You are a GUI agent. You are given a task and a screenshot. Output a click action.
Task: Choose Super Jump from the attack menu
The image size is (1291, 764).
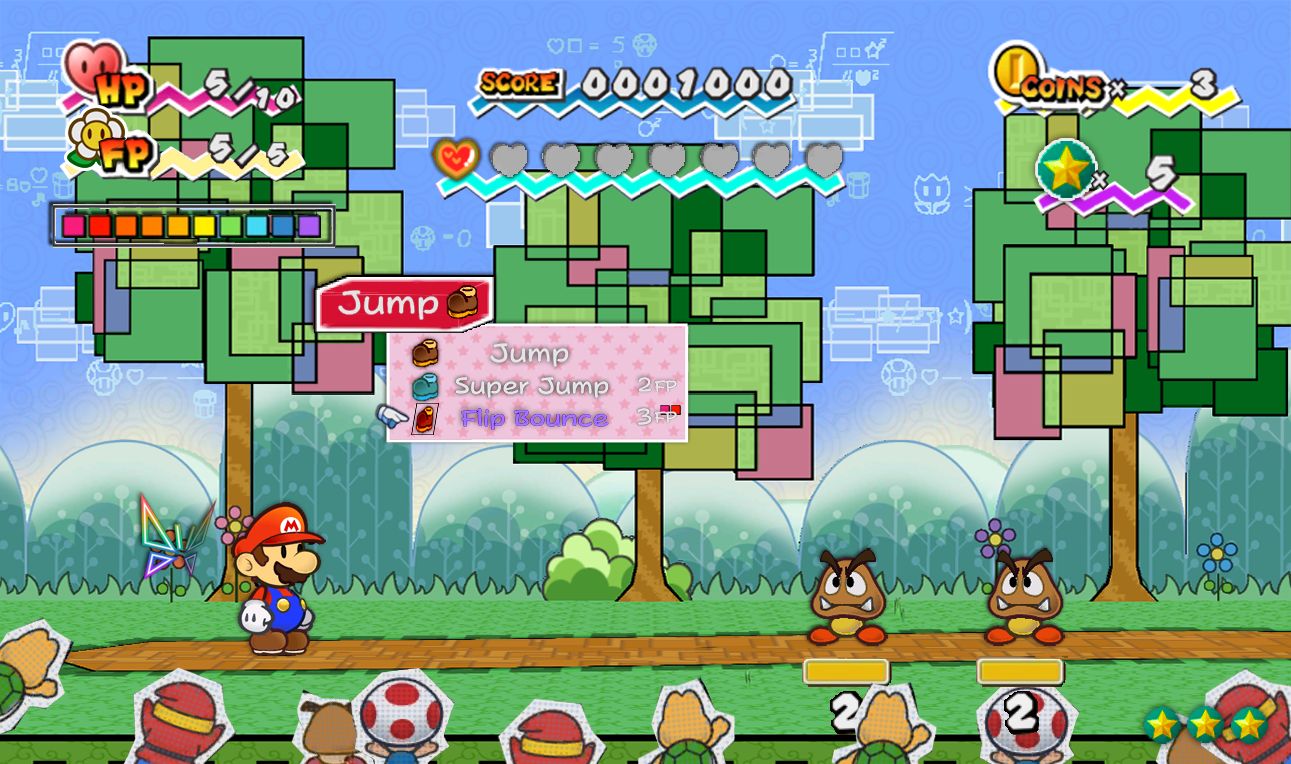(x=531, y=386)
